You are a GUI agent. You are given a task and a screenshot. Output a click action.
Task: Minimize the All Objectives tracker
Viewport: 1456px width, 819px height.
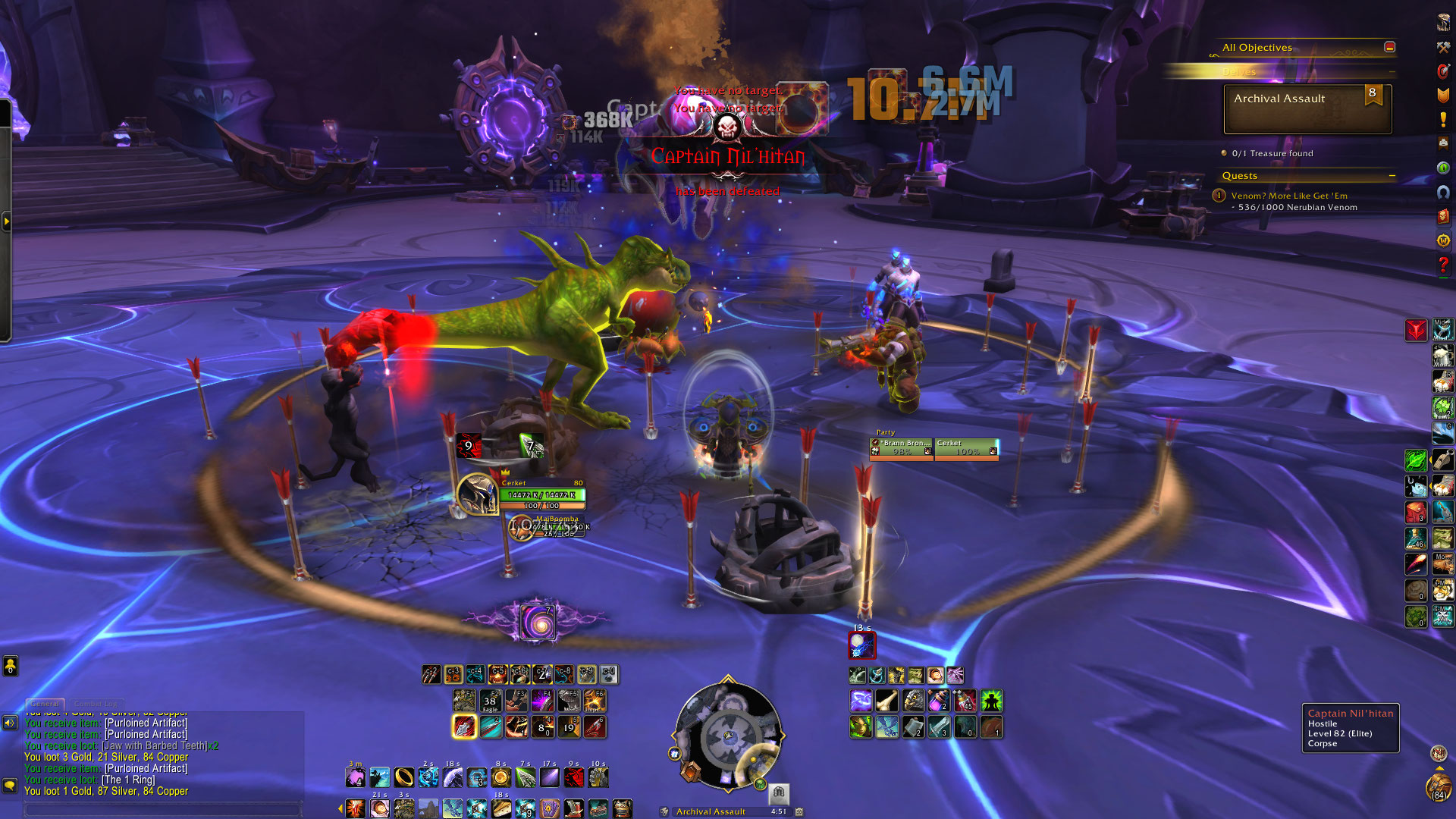click(x=1389, y=47)
